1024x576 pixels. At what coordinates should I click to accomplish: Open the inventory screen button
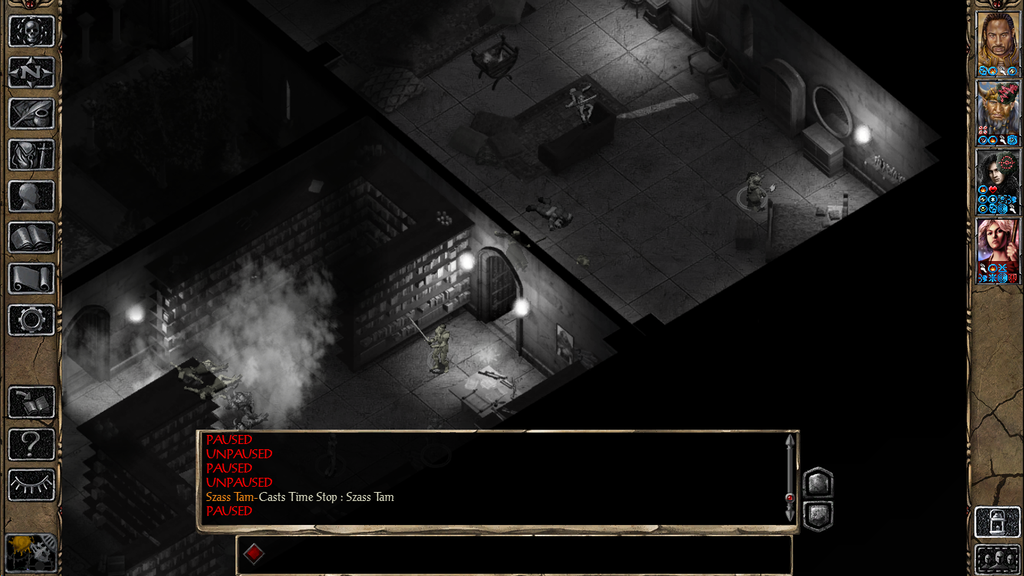tap(31, 154)
